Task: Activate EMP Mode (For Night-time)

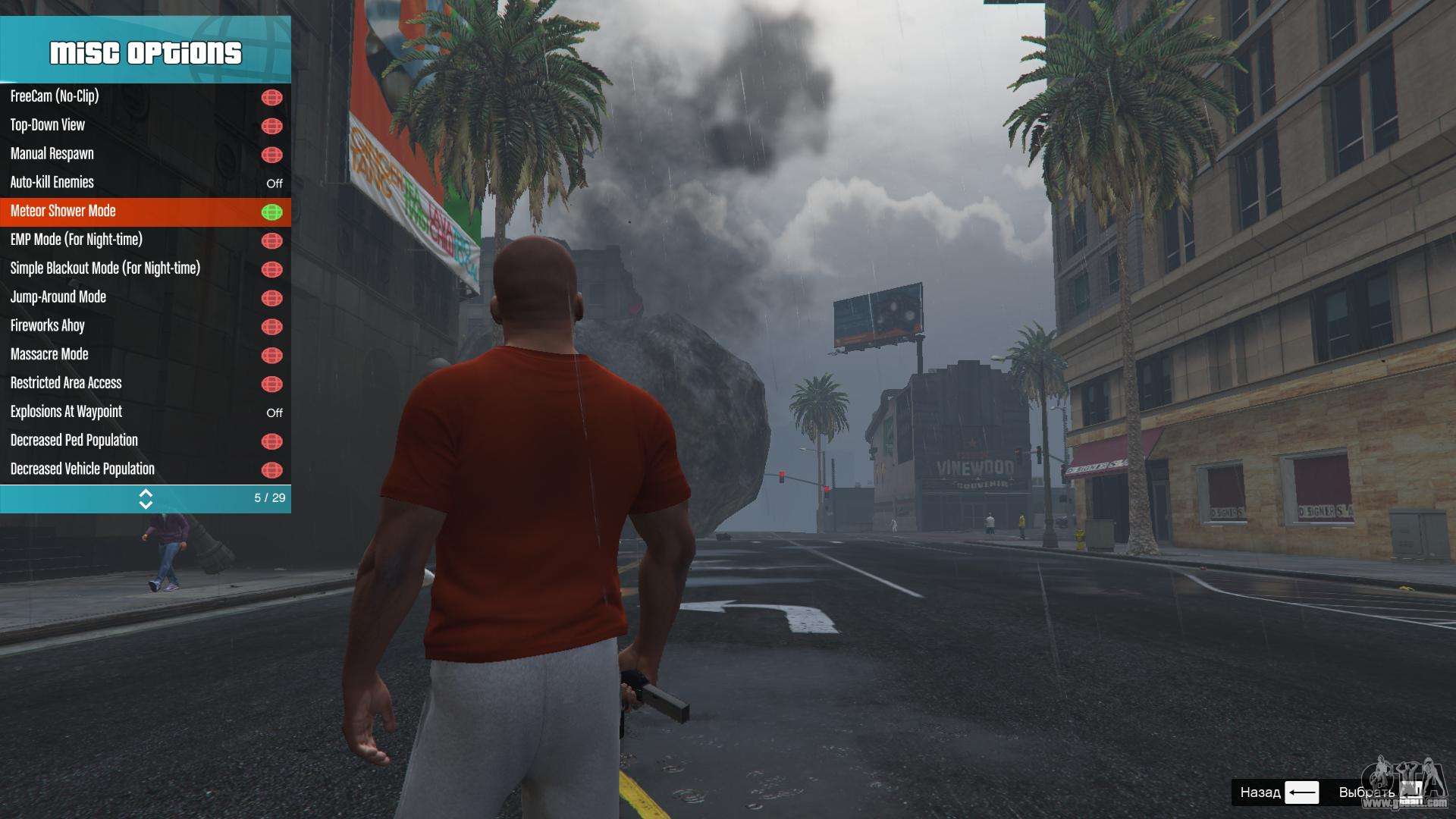Action: [144, 240]
